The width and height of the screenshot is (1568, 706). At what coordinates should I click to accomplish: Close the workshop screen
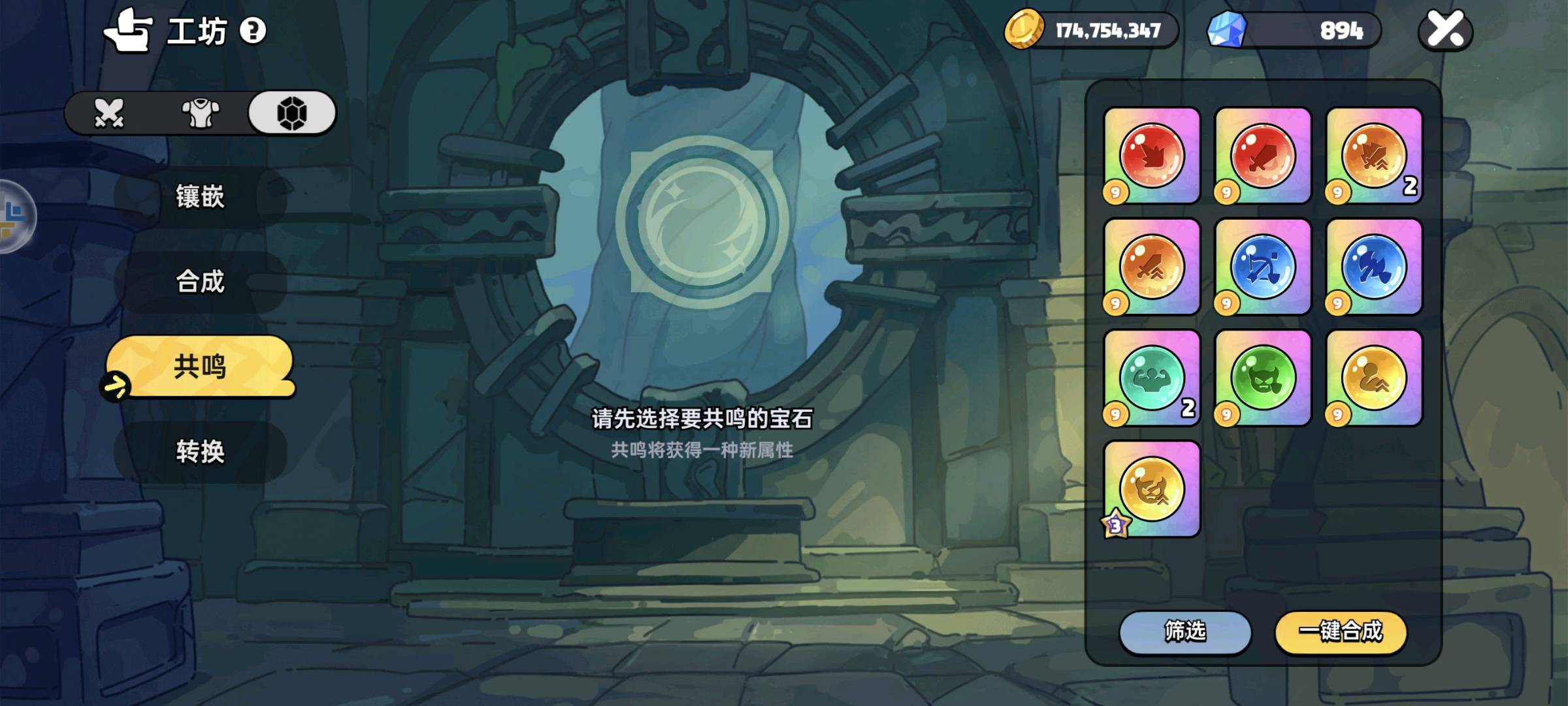point(1445,30)
